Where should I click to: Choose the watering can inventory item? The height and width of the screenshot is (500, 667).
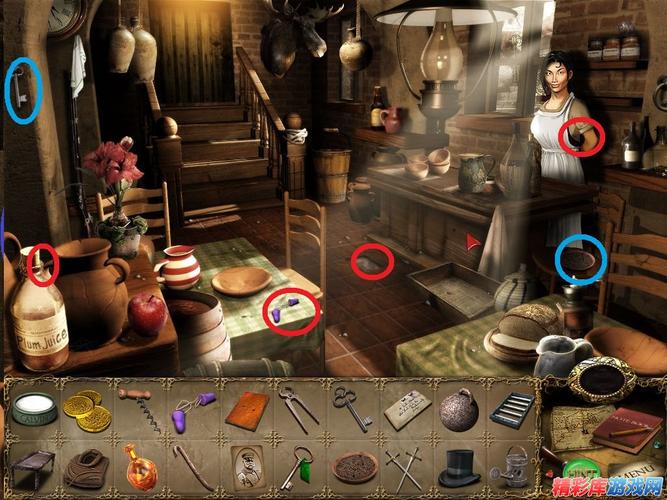point(511,466)
